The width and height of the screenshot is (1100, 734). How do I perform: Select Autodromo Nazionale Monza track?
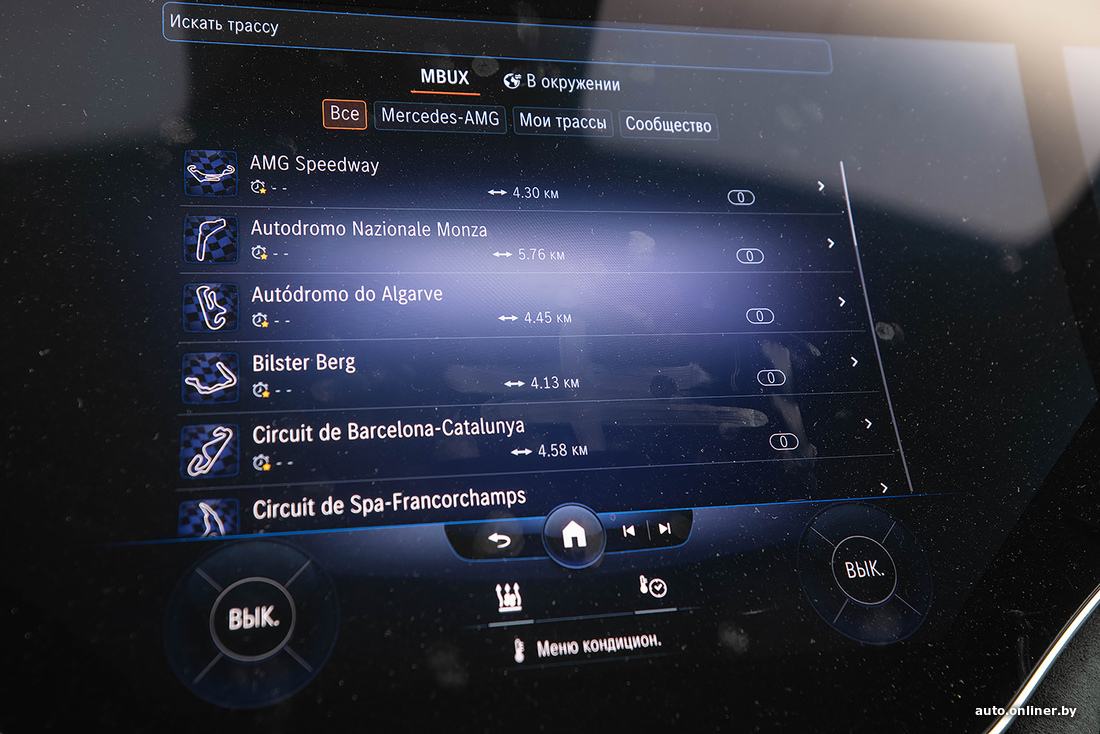click(x=510, y=241)
